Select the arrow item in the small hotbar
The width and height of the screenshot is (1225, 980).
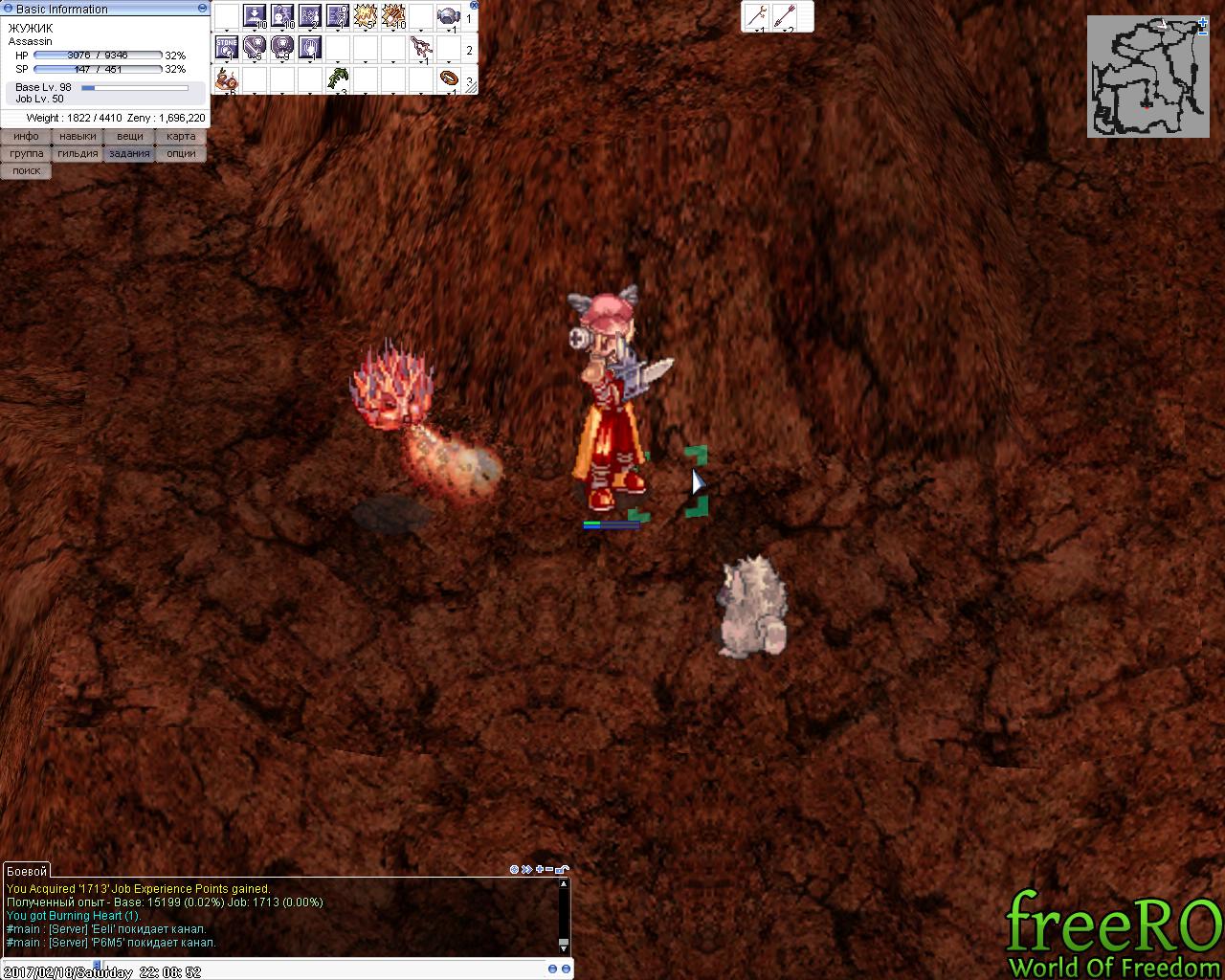click(784, 15)
